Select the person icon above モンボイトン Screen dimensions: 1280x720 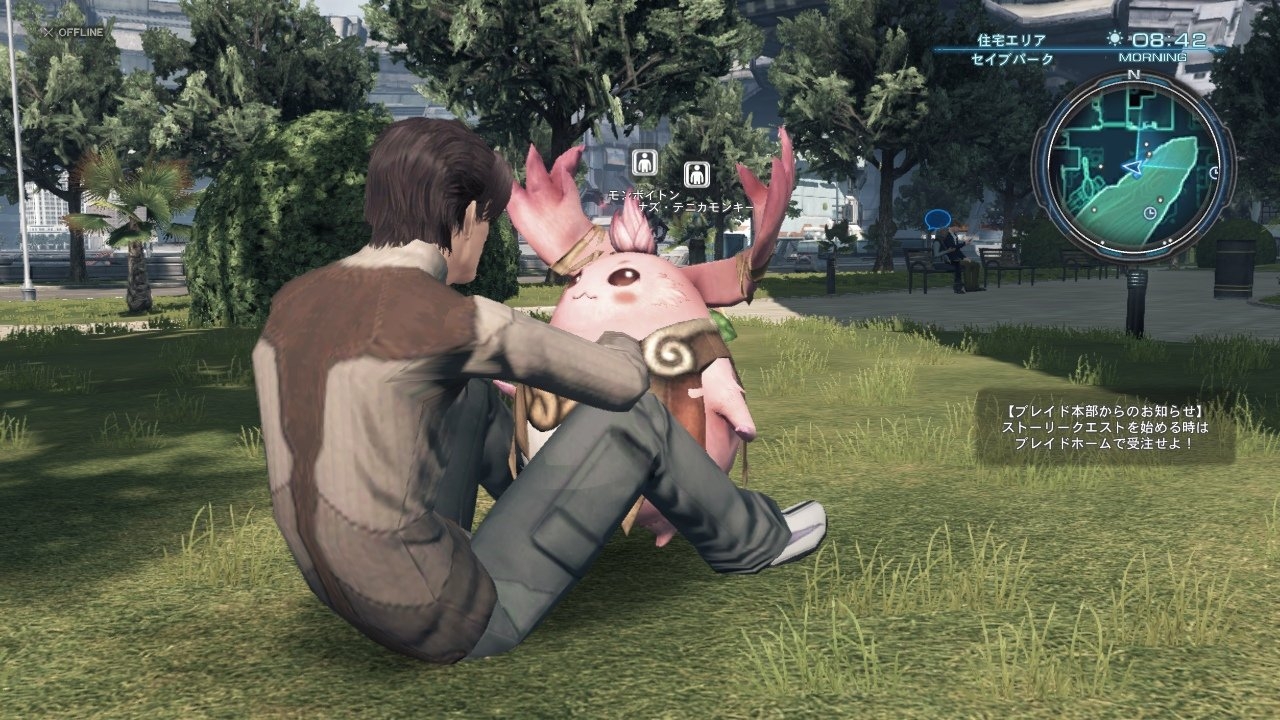tap(645, 162)
